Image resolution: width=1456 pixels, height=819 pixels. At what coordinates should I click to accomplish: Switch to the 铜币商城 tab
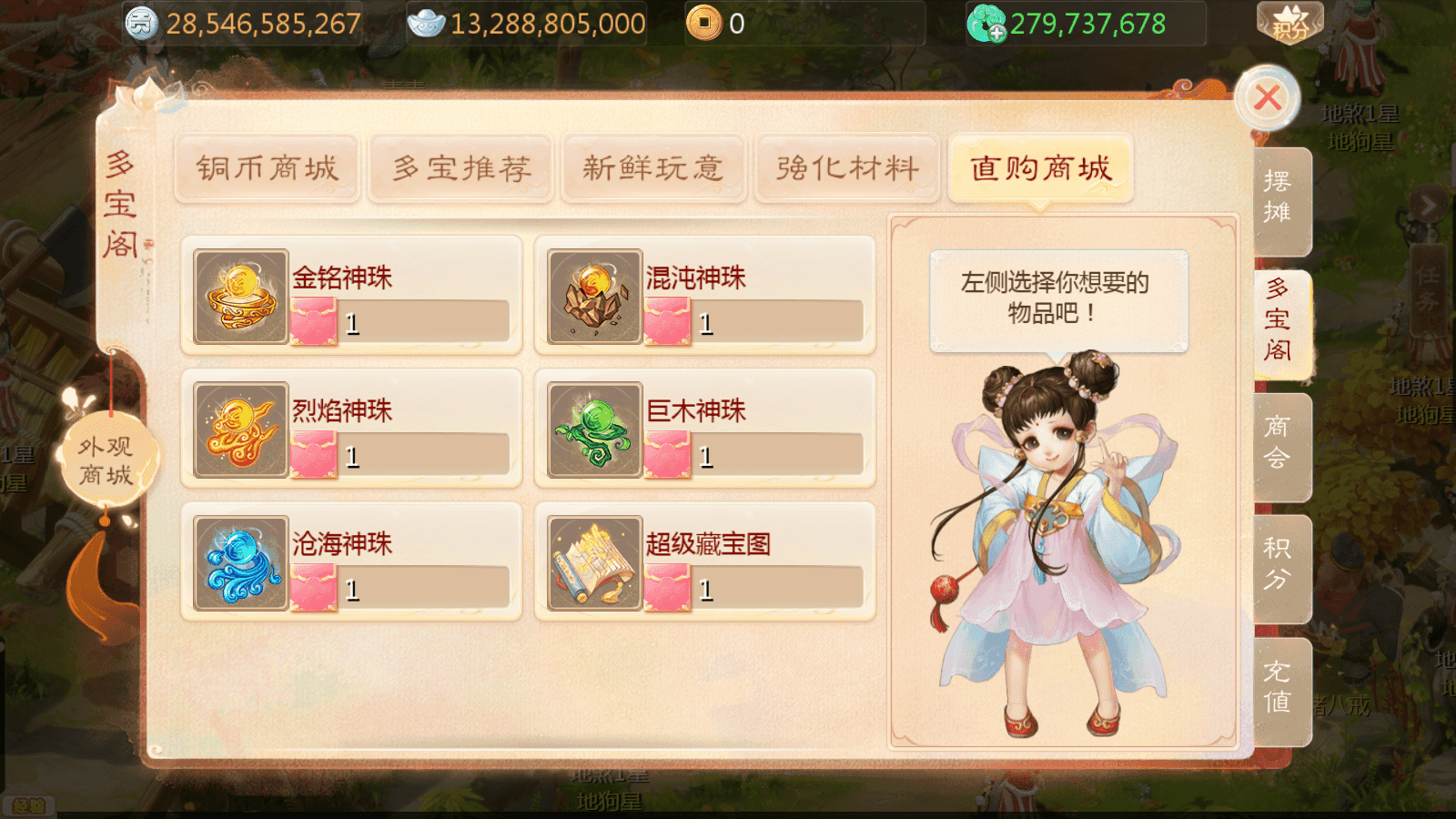(267, 168)
